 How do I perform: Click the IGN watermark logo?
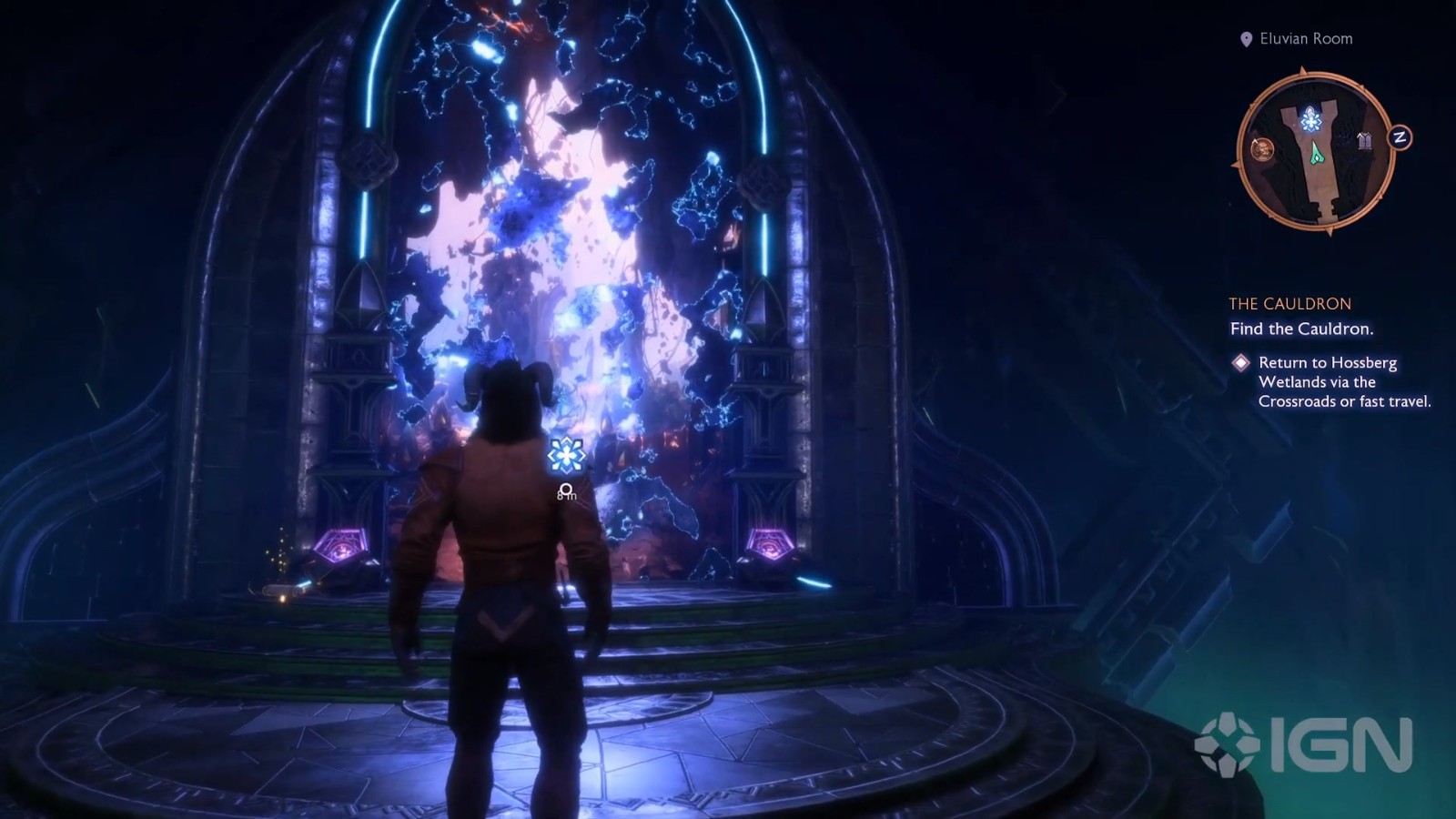point(1303,744)
